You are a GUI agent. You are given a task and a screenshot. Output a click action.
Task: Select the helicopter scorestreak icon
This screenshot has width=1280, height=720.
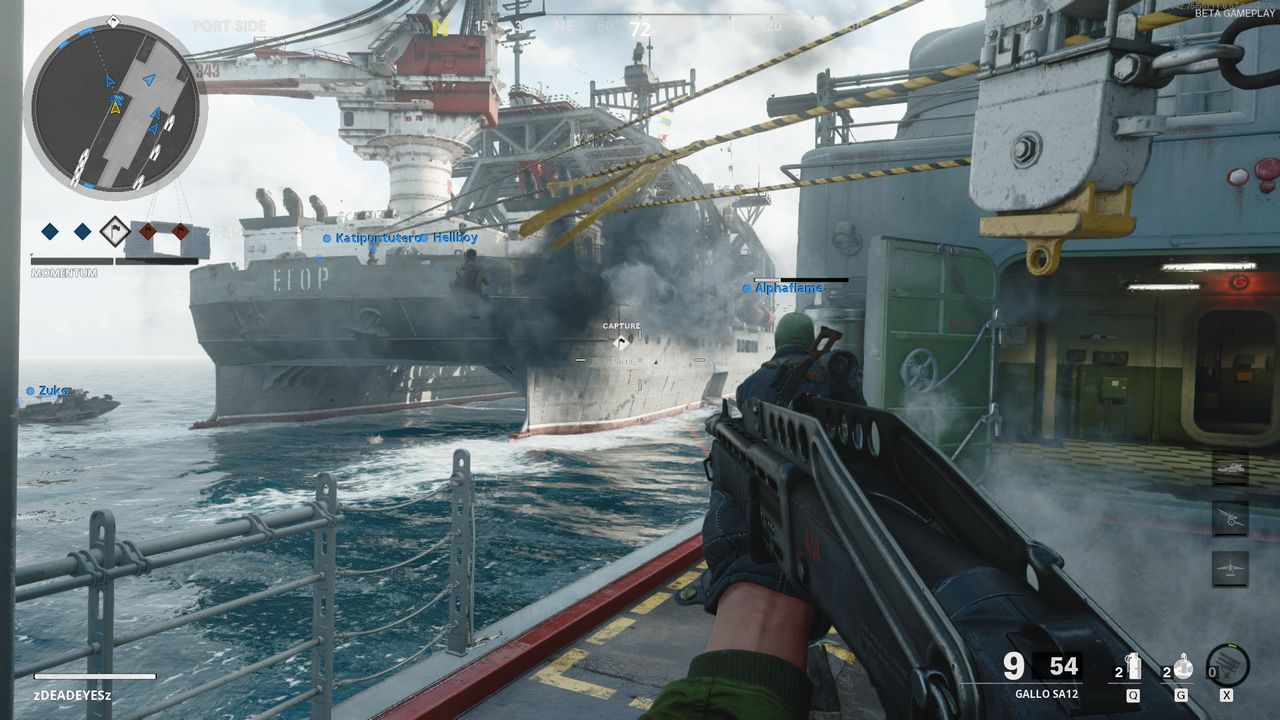tap(1230, 468)
